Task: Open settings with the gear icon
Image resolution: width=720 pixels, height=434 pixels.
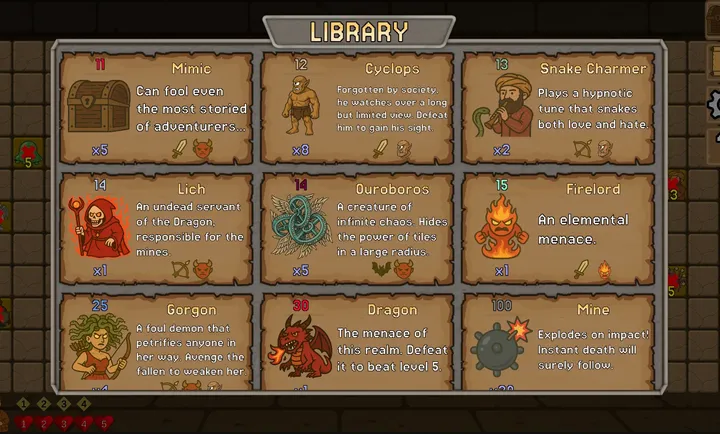Action: (714, 103)
